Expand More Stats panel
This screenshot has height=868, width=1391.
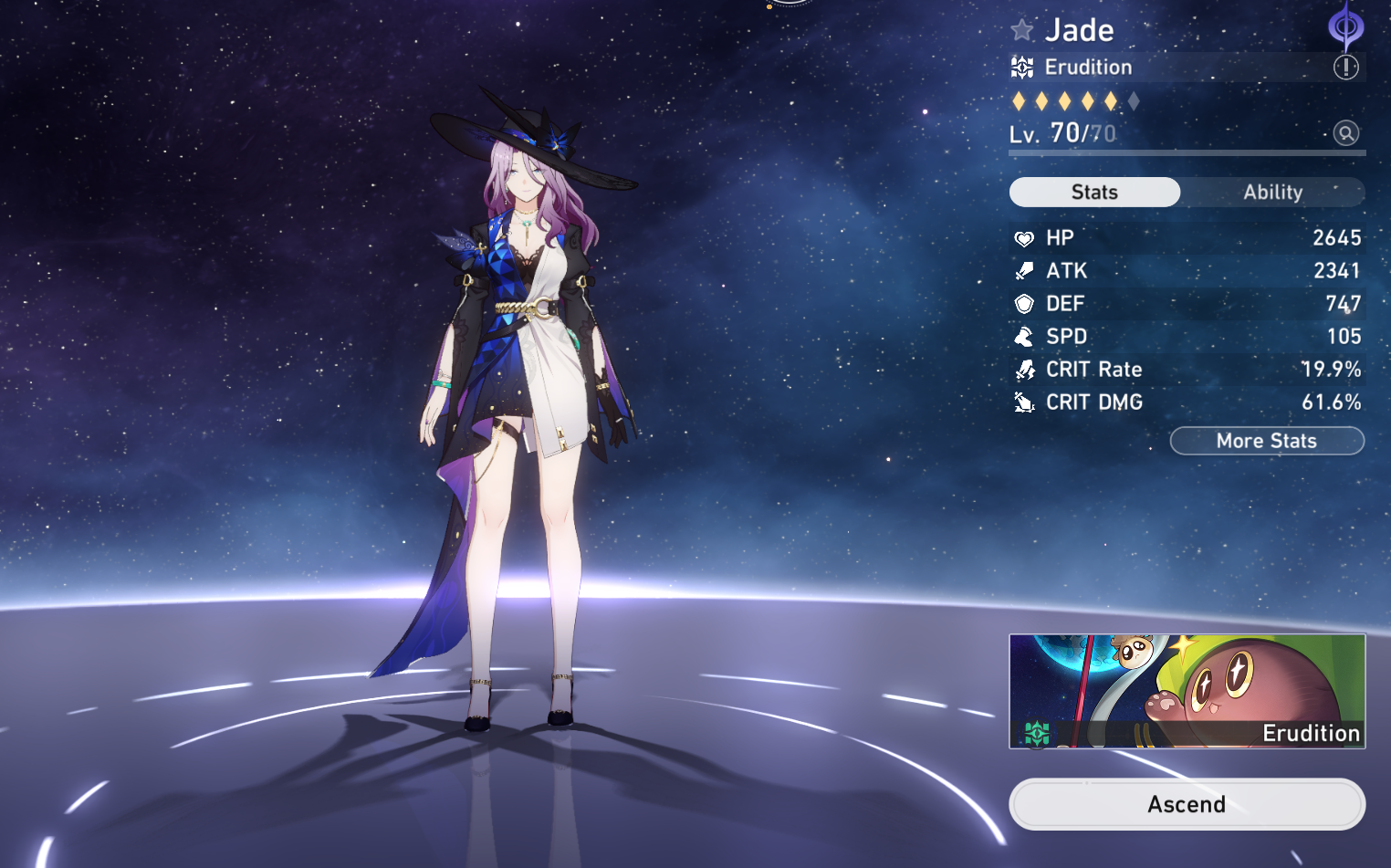pos(1267,441)
